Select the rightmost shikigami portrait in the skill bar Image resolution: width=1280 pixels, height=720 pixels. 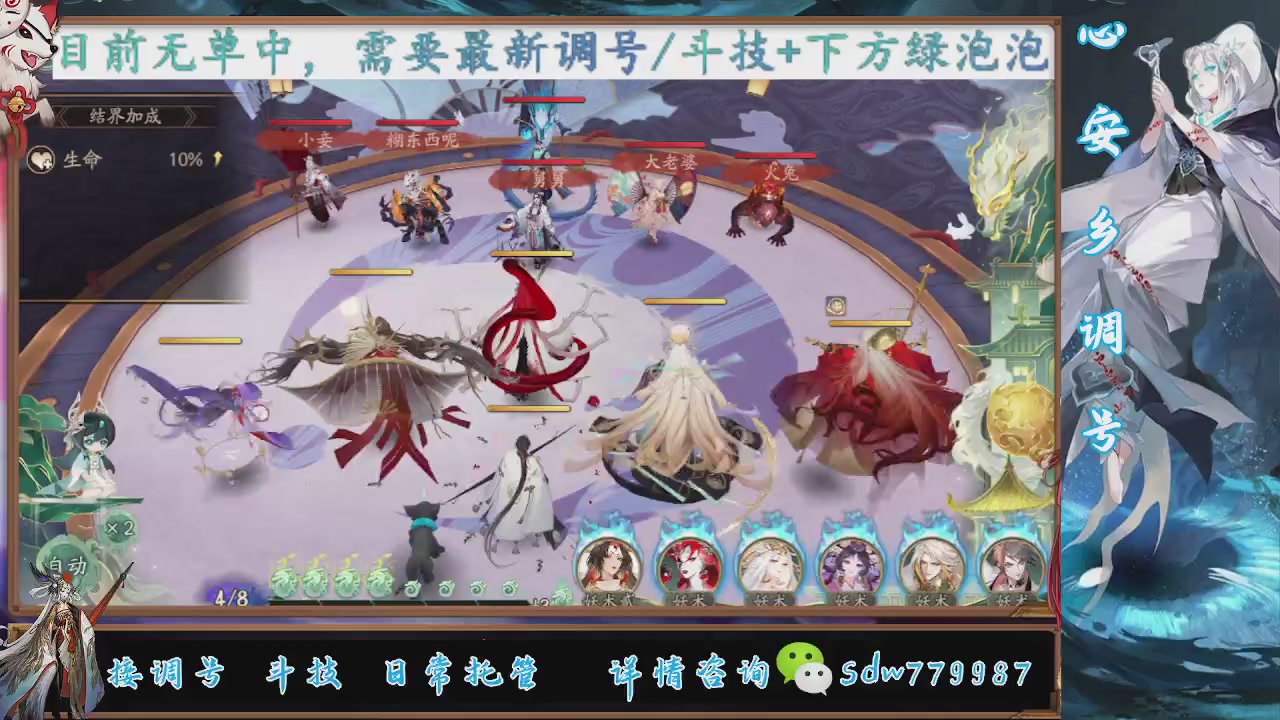click(x=1010, y=565)
